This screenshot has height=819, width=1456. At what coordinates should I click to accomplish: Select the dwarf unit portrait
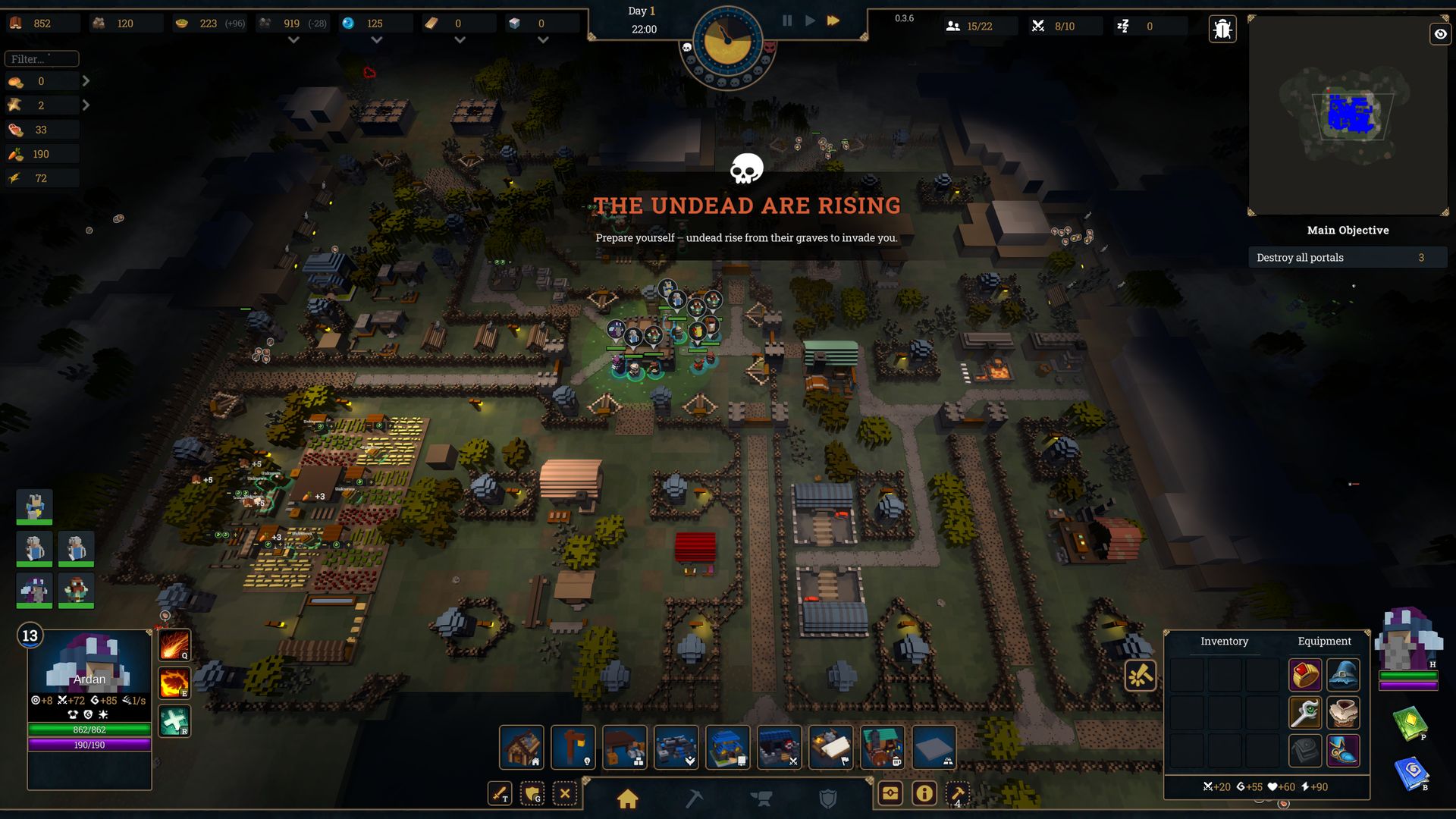coord(76,589)
